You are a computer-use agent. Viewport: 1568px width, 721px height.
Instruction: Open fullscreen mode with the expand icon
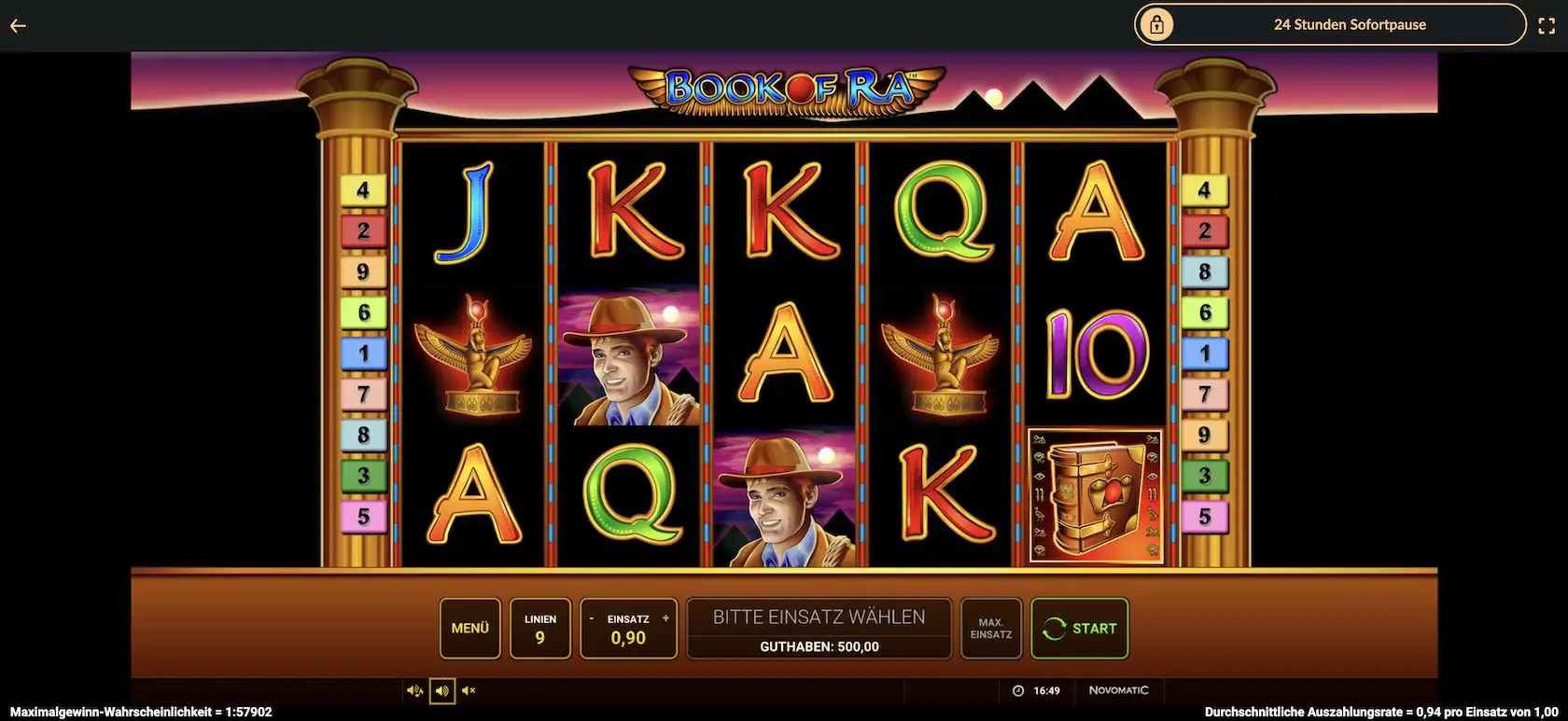pyautogui.click(x=1548, y=25)
